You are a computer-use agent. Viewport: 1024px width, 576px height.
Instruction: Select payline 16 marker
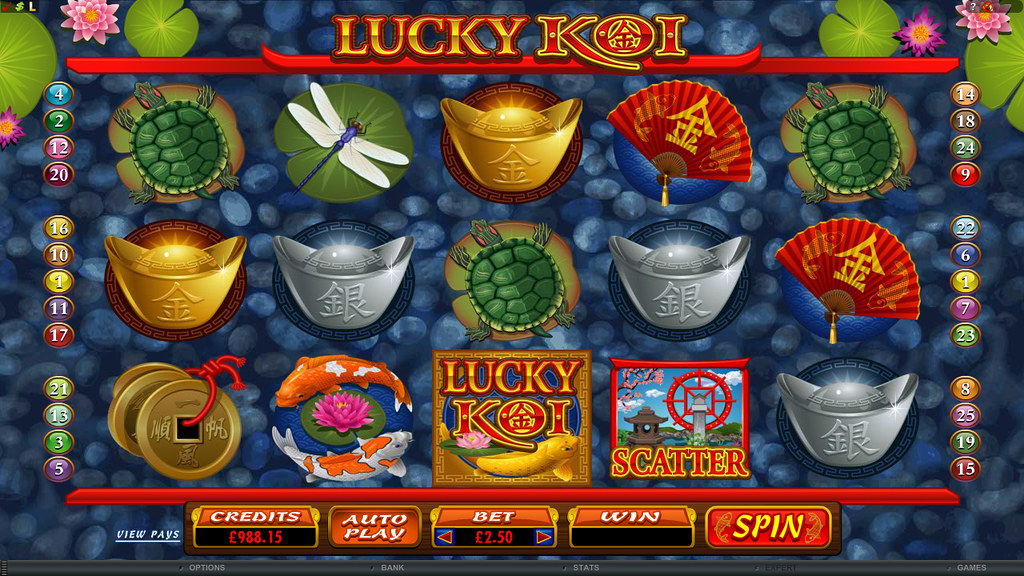pos(59,228)
